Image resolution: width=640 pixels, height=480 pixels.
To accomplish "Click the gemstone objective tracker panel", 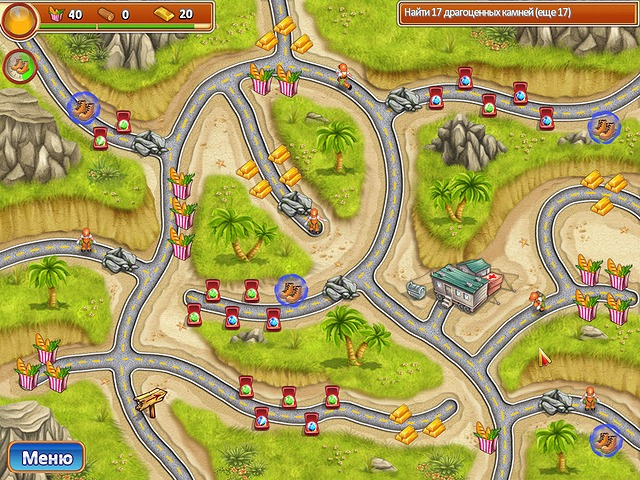I will point(515,13).
